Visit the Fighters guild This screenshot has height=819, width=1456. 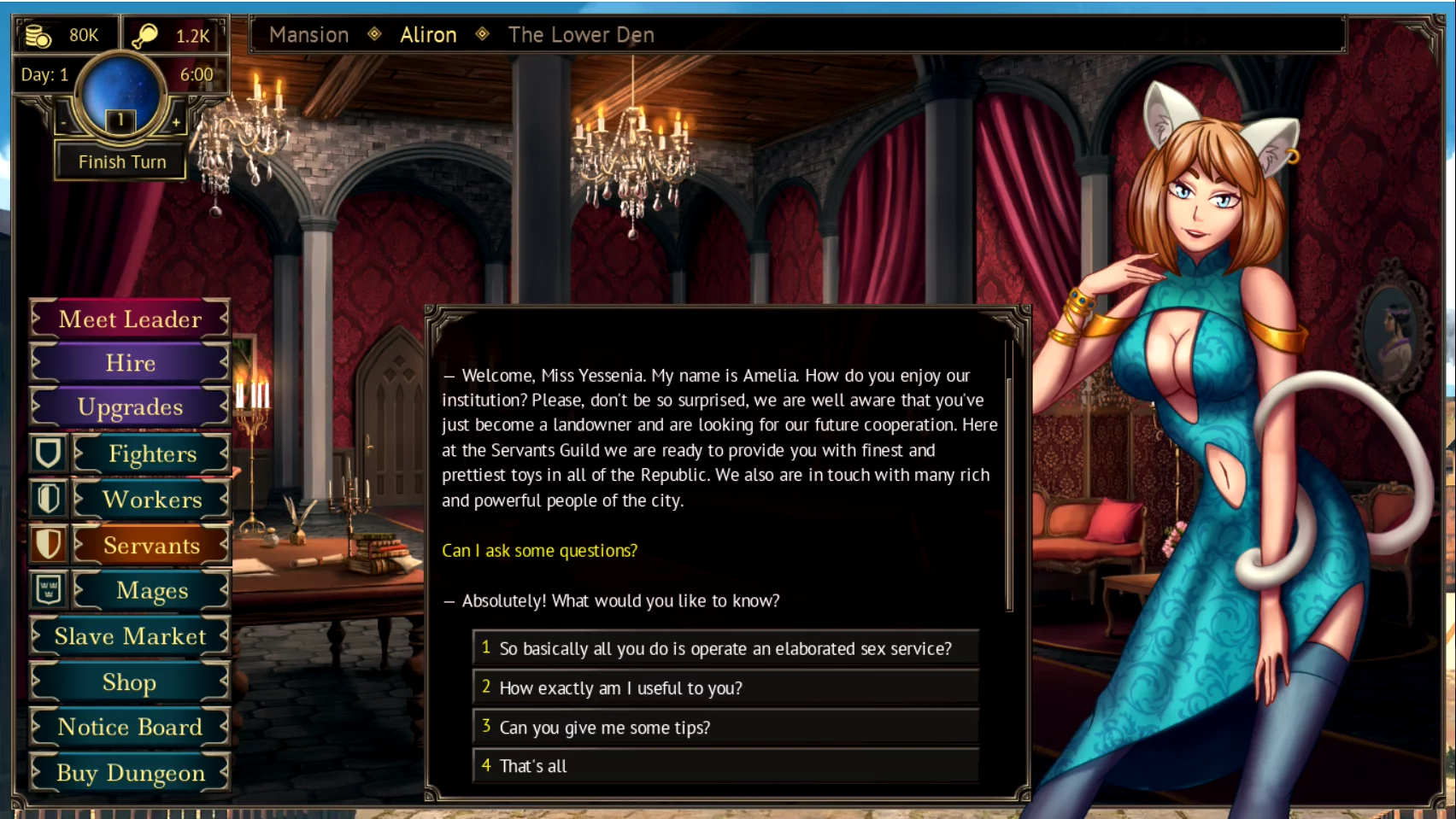coord(151,454)
